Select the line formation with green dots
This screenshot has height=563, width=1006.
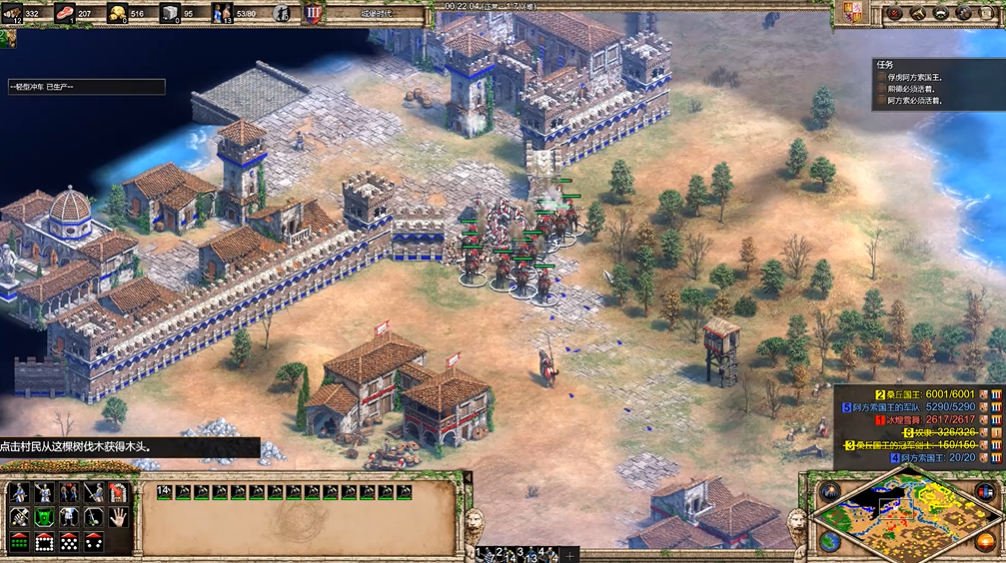(19, 541)
